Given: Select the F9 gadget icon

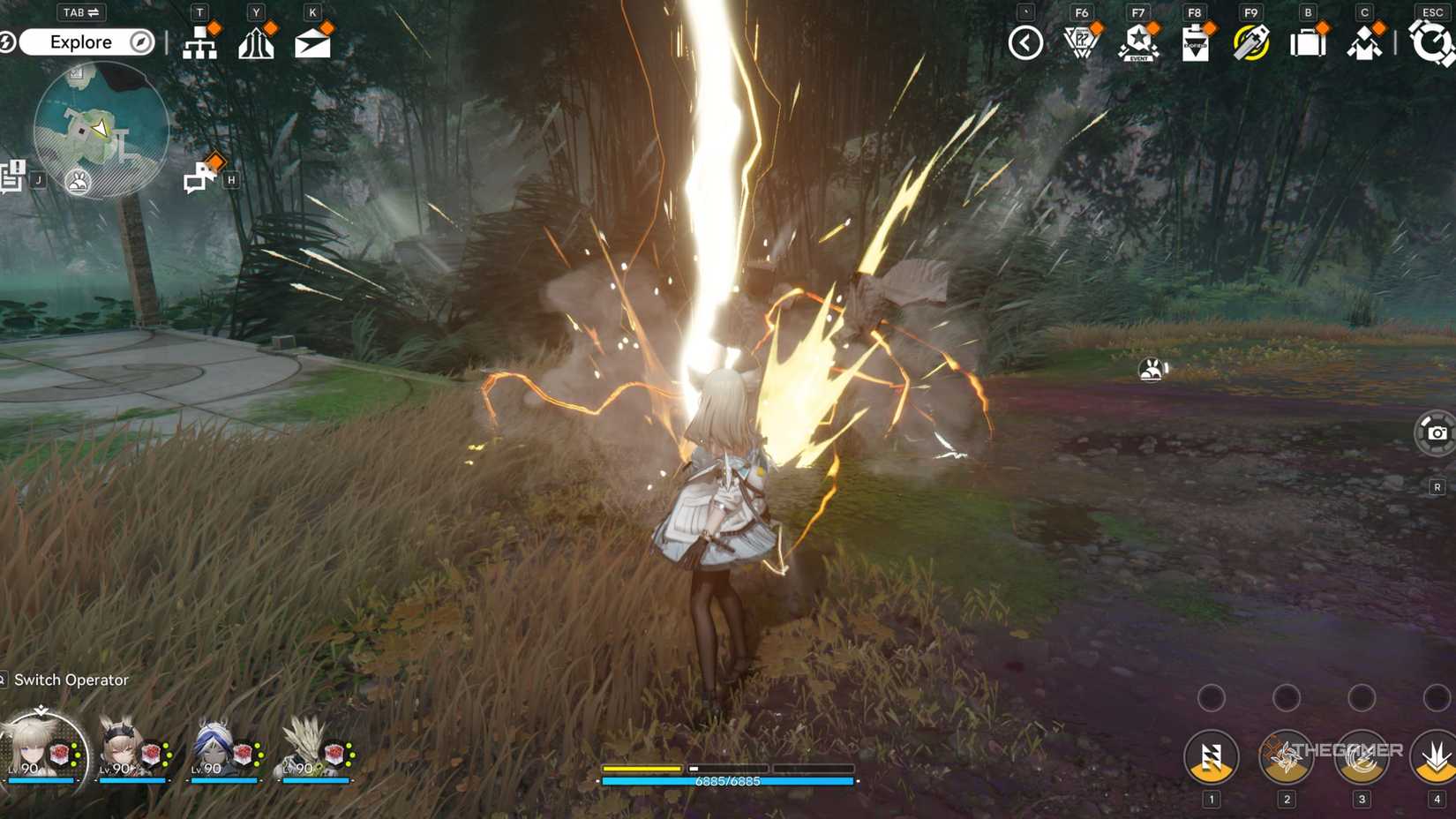Looking at the screenshot, I should [1252, 41].
